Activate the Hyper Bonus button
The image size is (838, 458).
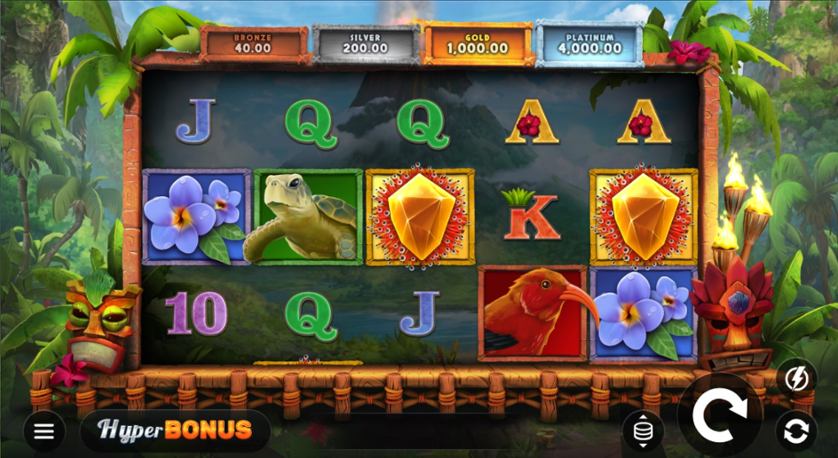174,431
